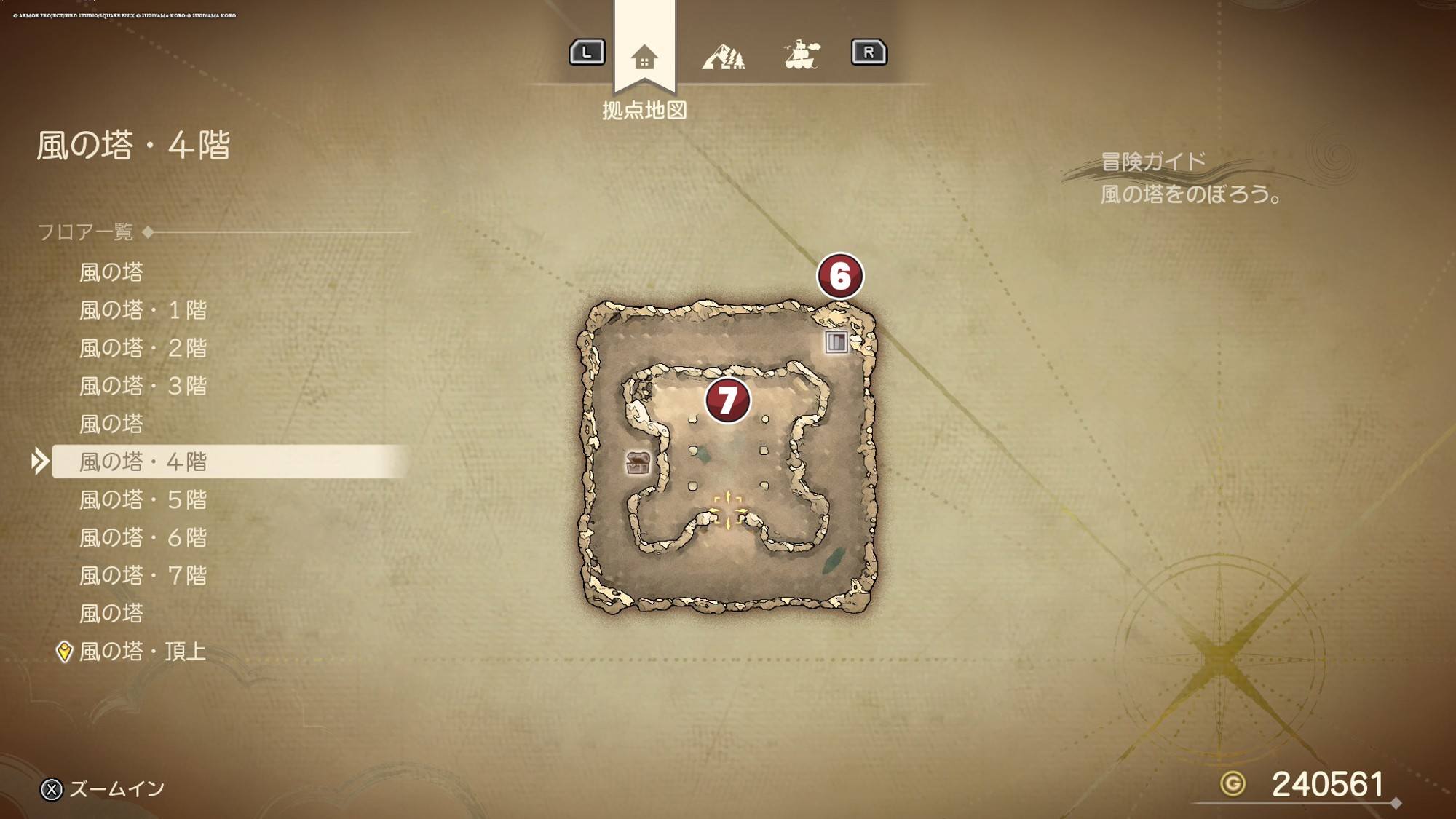Open the mountain and trees map tab

click(x=723, y=56)
